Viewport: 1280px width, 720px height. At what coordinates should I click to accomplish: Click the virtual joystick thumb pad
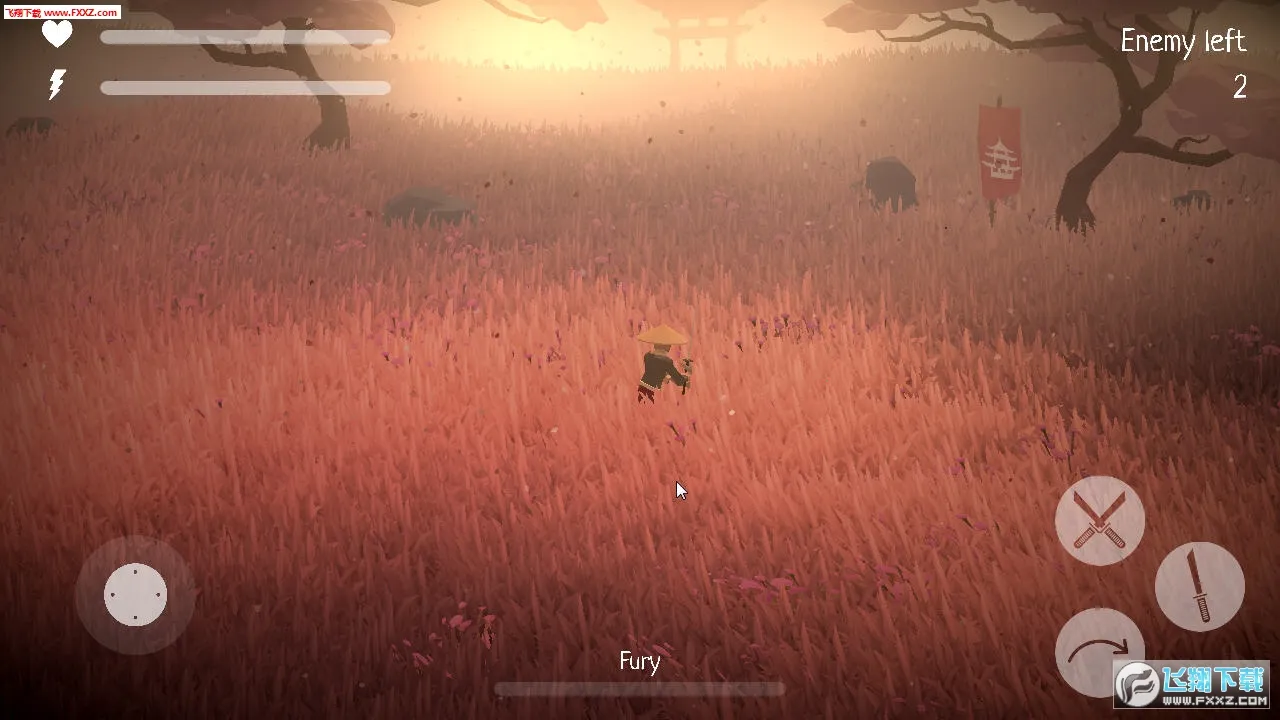(x=135, y=595)
